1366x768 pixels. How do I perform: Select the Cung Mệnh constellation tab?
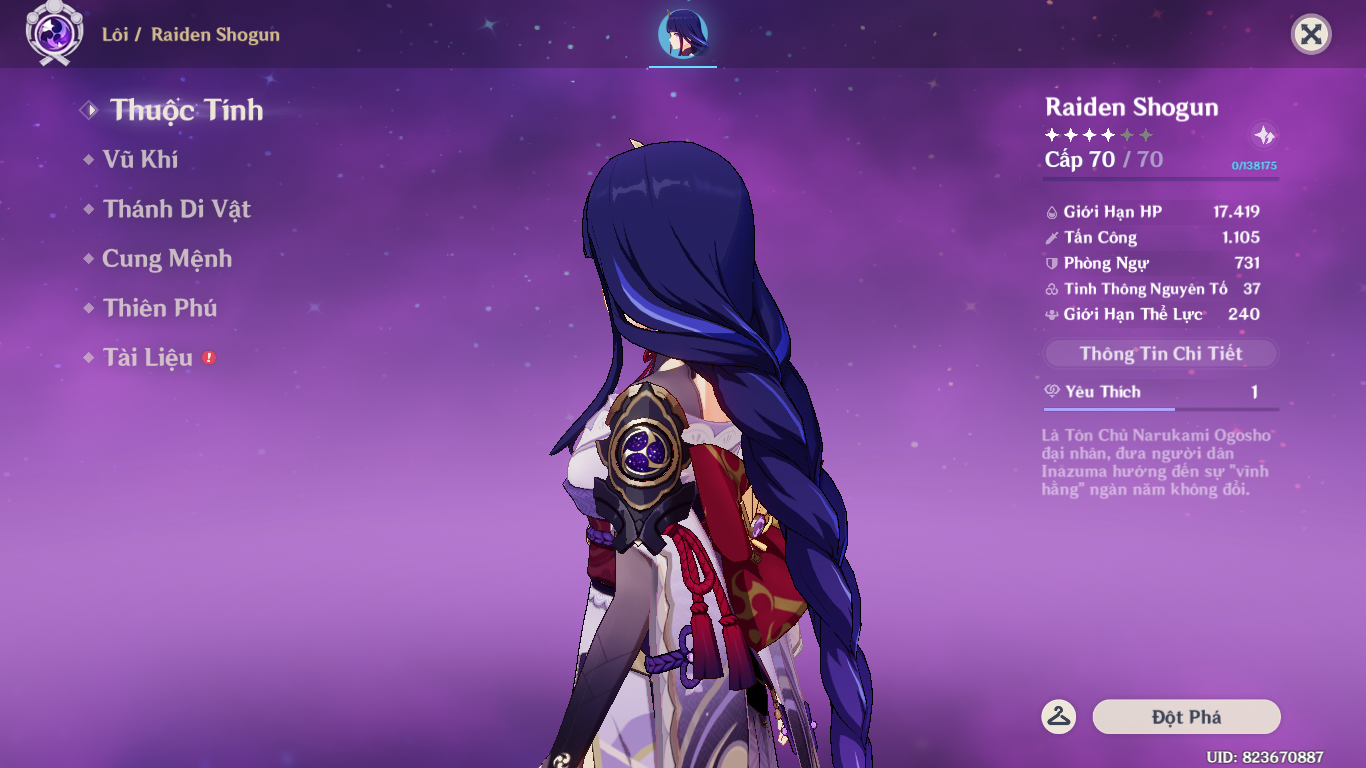pos(167,259)
